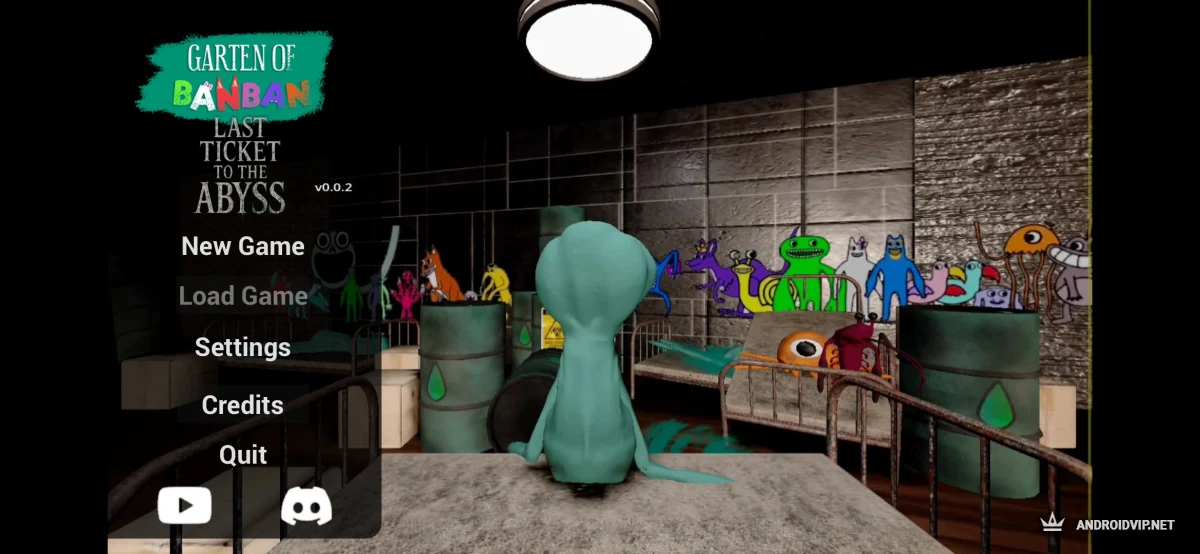This screenshot has width=1200, height=554.
Task: Show the Credits screen
Action: click(243, 405)
